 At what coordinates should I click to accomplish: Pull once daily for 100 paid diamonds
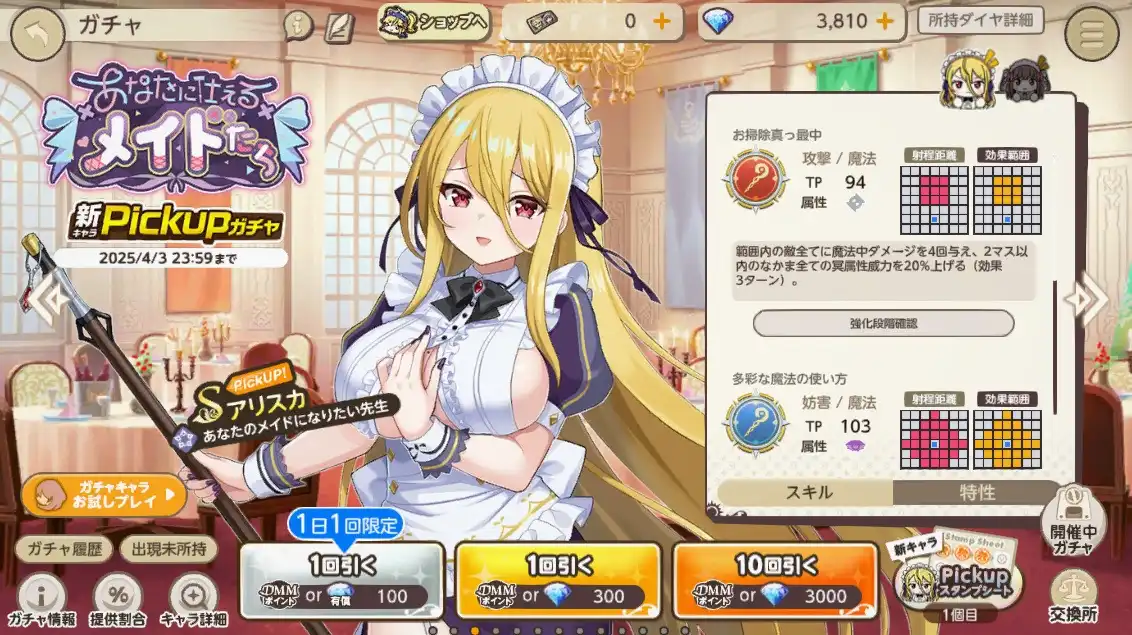pos(341,580)
